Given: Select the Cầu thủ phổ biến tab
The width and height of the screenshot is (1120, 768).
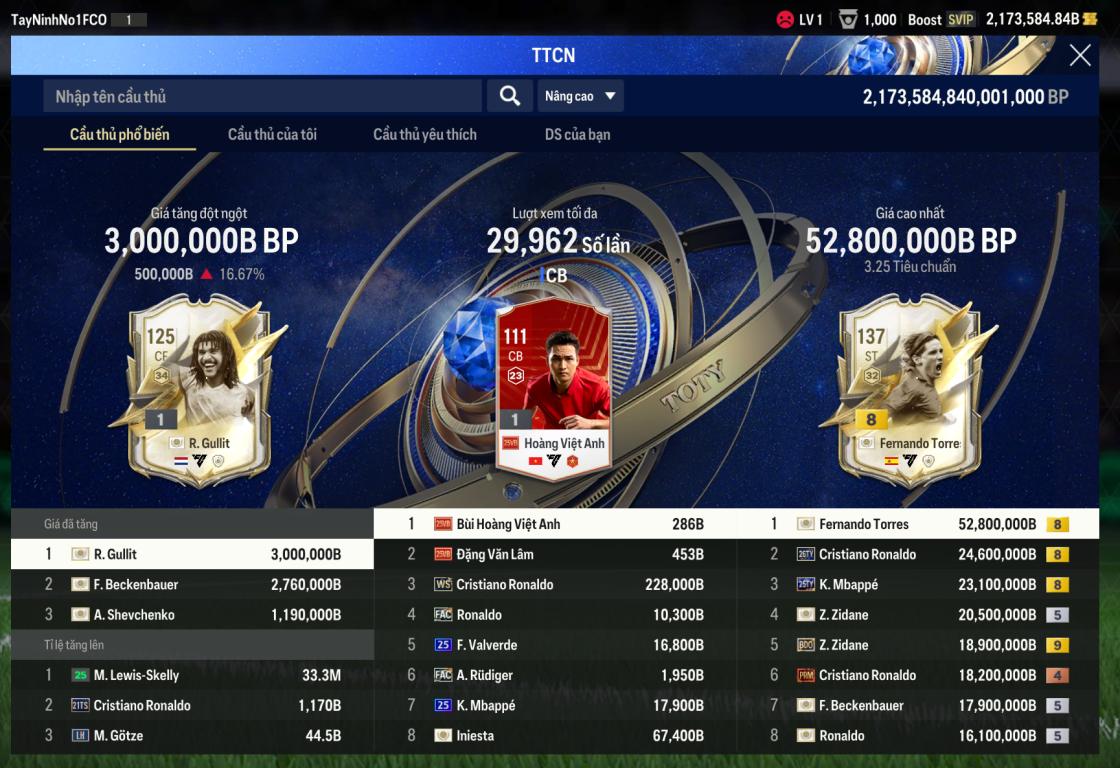Looking at the screenshot, I should (119, 134).
